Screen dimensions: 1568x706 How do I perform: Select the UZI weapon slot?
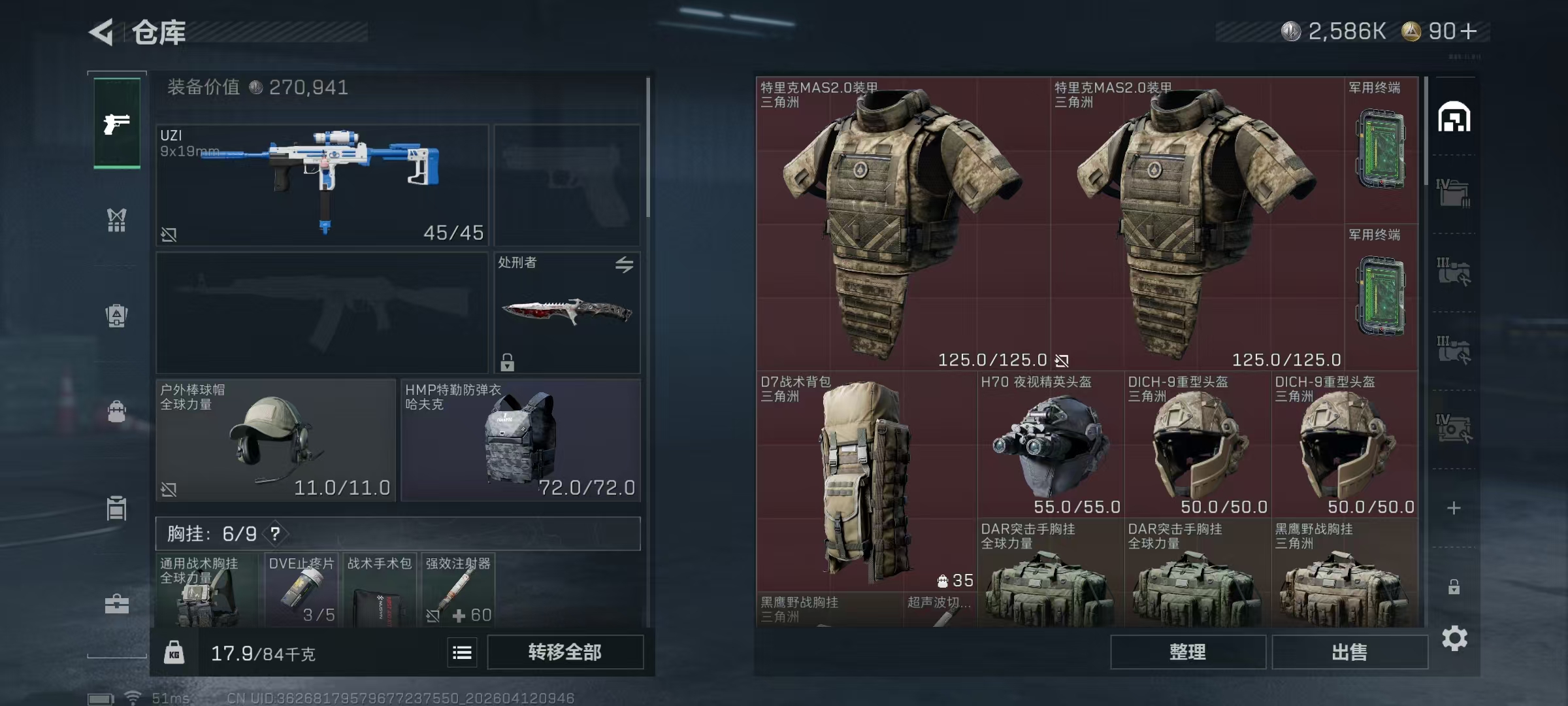pos(322,185)
